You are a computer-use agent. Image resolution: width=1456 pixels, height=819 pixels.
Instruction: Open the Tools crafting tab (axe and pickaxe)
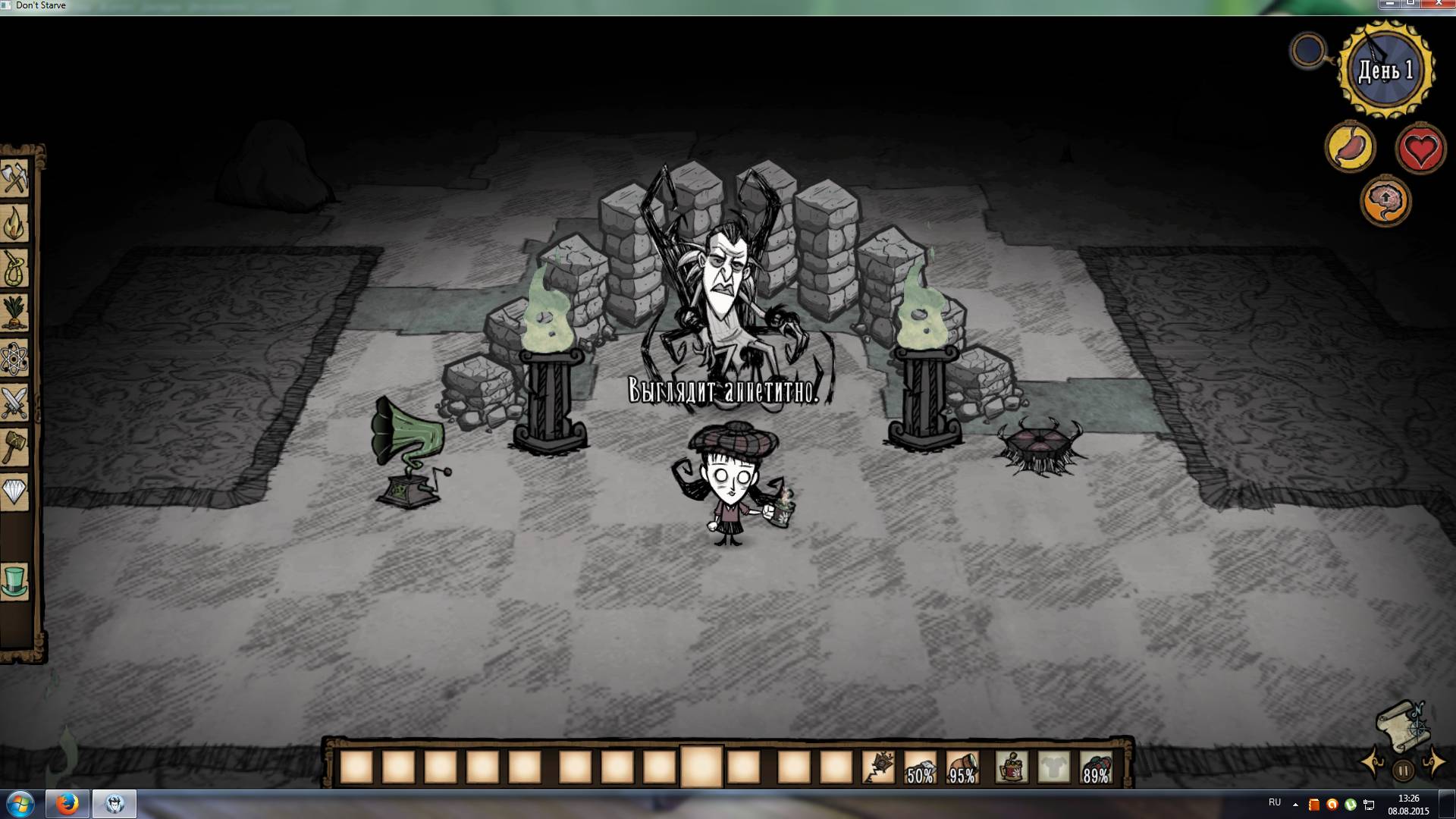tap(14, 180)
